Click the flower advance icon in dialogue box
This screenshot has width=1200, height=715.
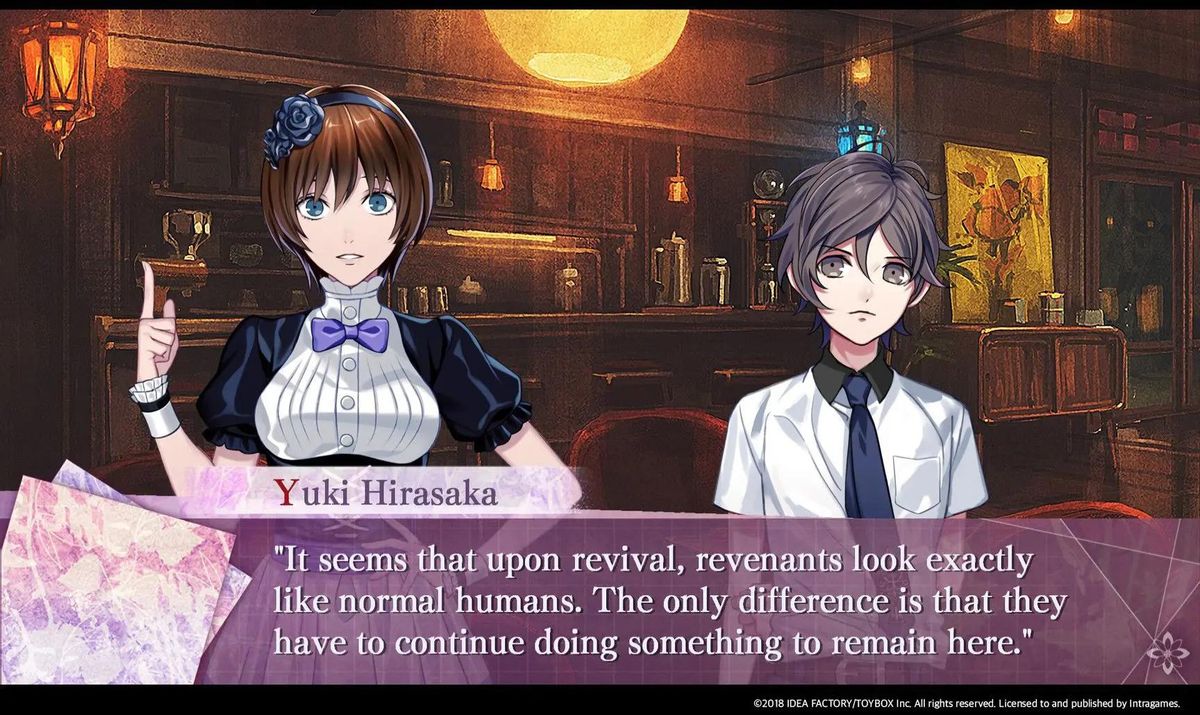1165,653
